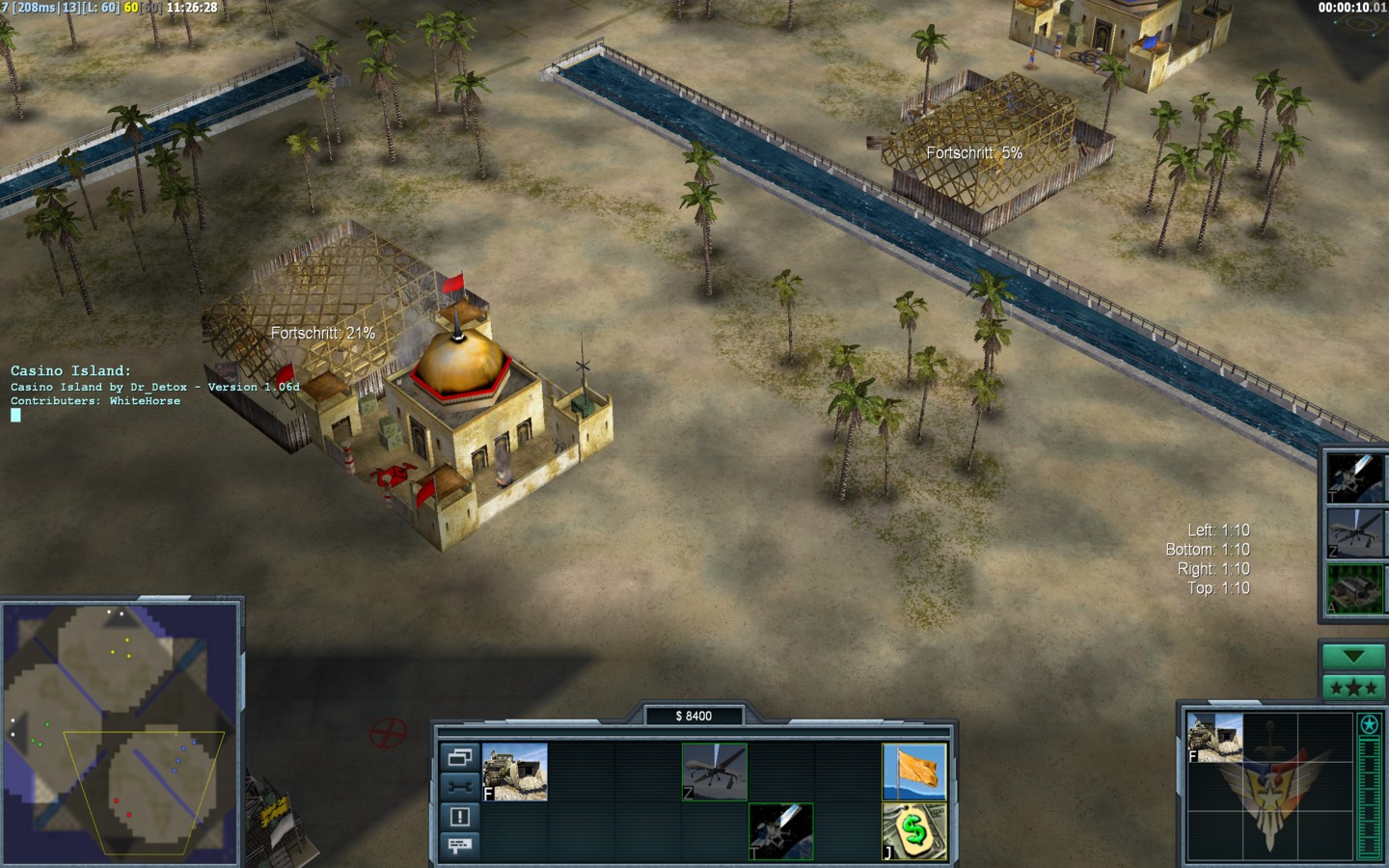Click on the radar minimap
Viewport: 1389px width, 868px height.
click(x=120, y=733)
